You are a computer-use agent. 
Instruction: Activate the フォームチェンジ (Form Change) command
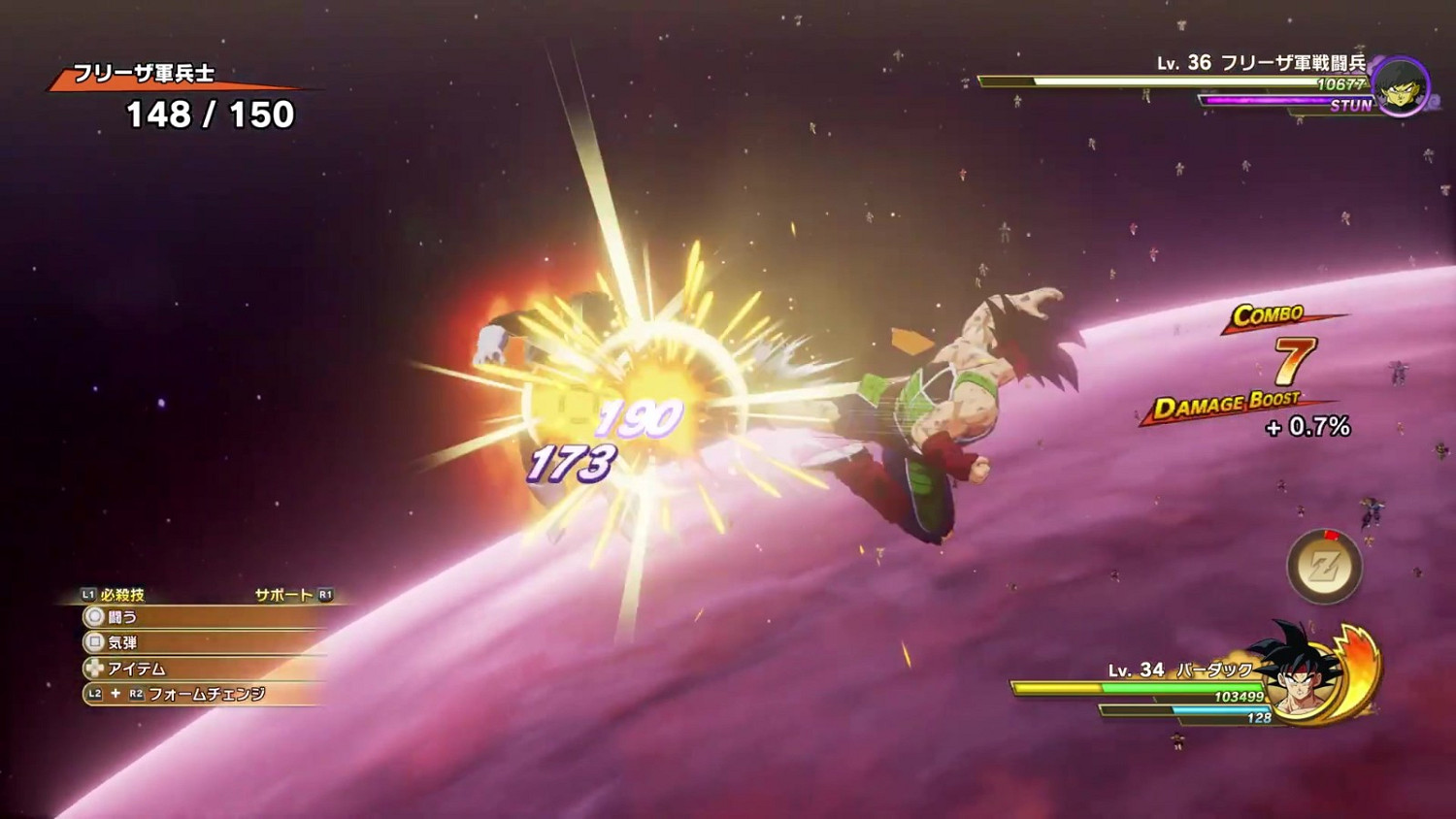207,695
